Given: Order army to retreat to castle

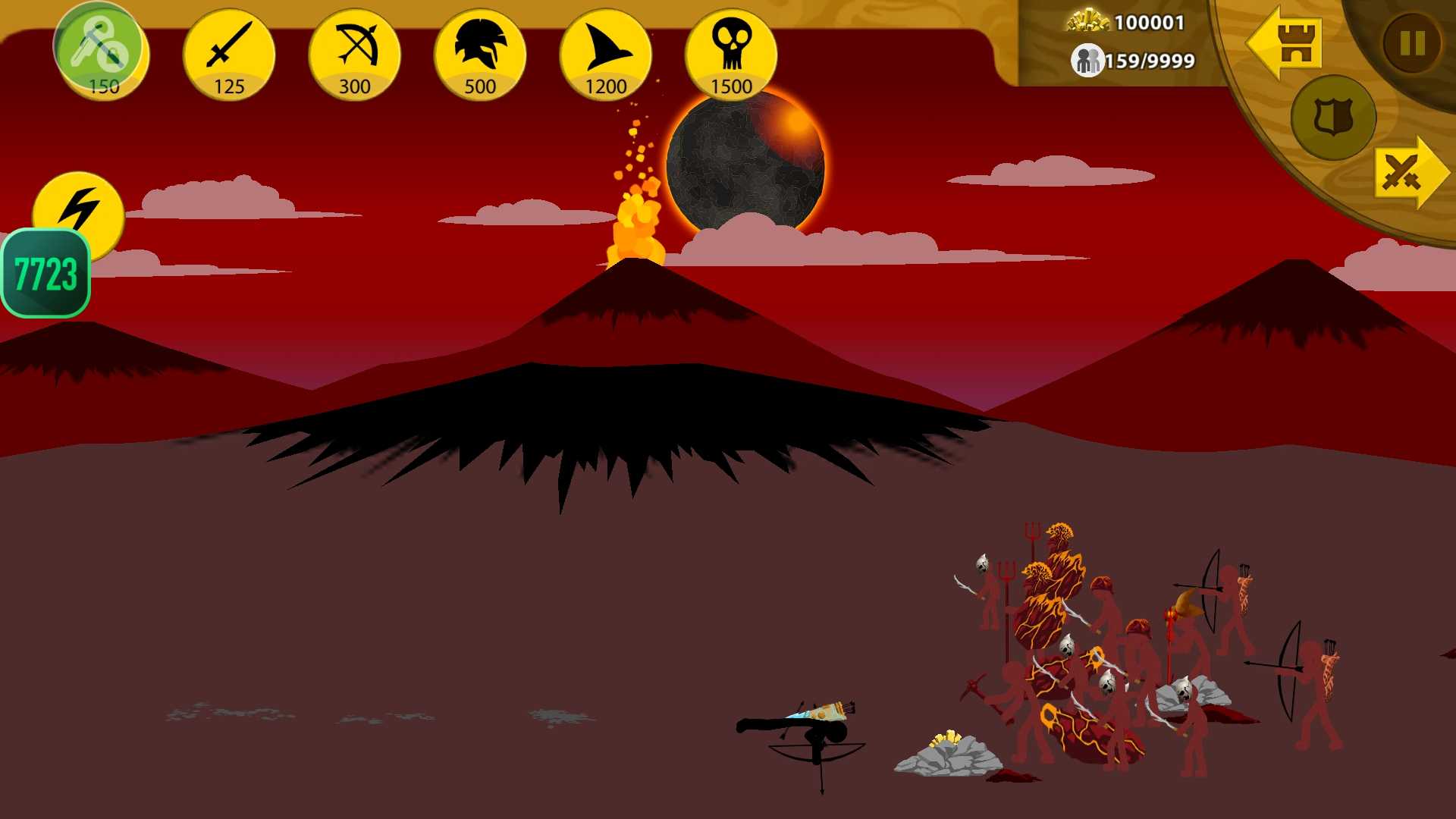Looking at the screenshot, I should pyautogui.click(x=1286, y=43).
